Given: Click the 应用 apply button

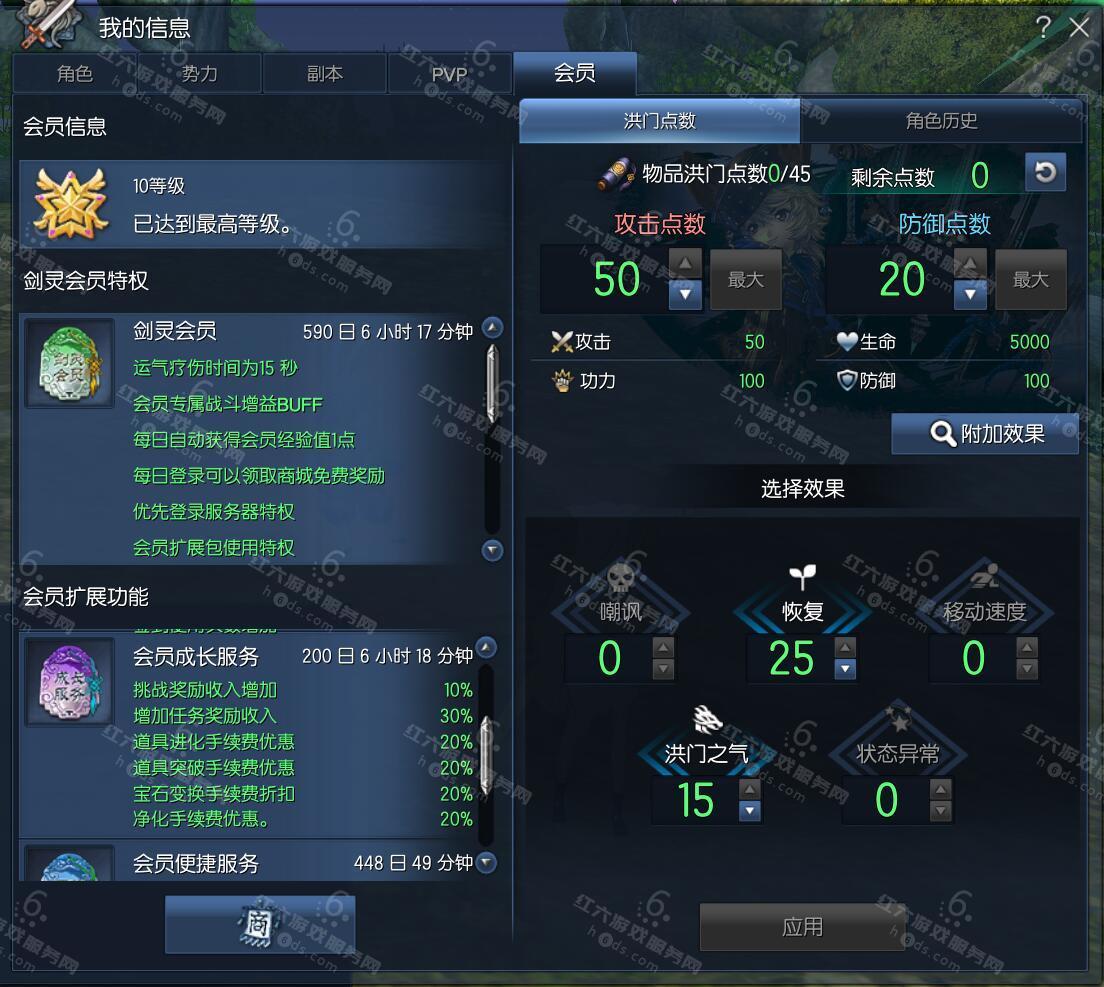Looking at the screenshot, I should tap(802, 927).
